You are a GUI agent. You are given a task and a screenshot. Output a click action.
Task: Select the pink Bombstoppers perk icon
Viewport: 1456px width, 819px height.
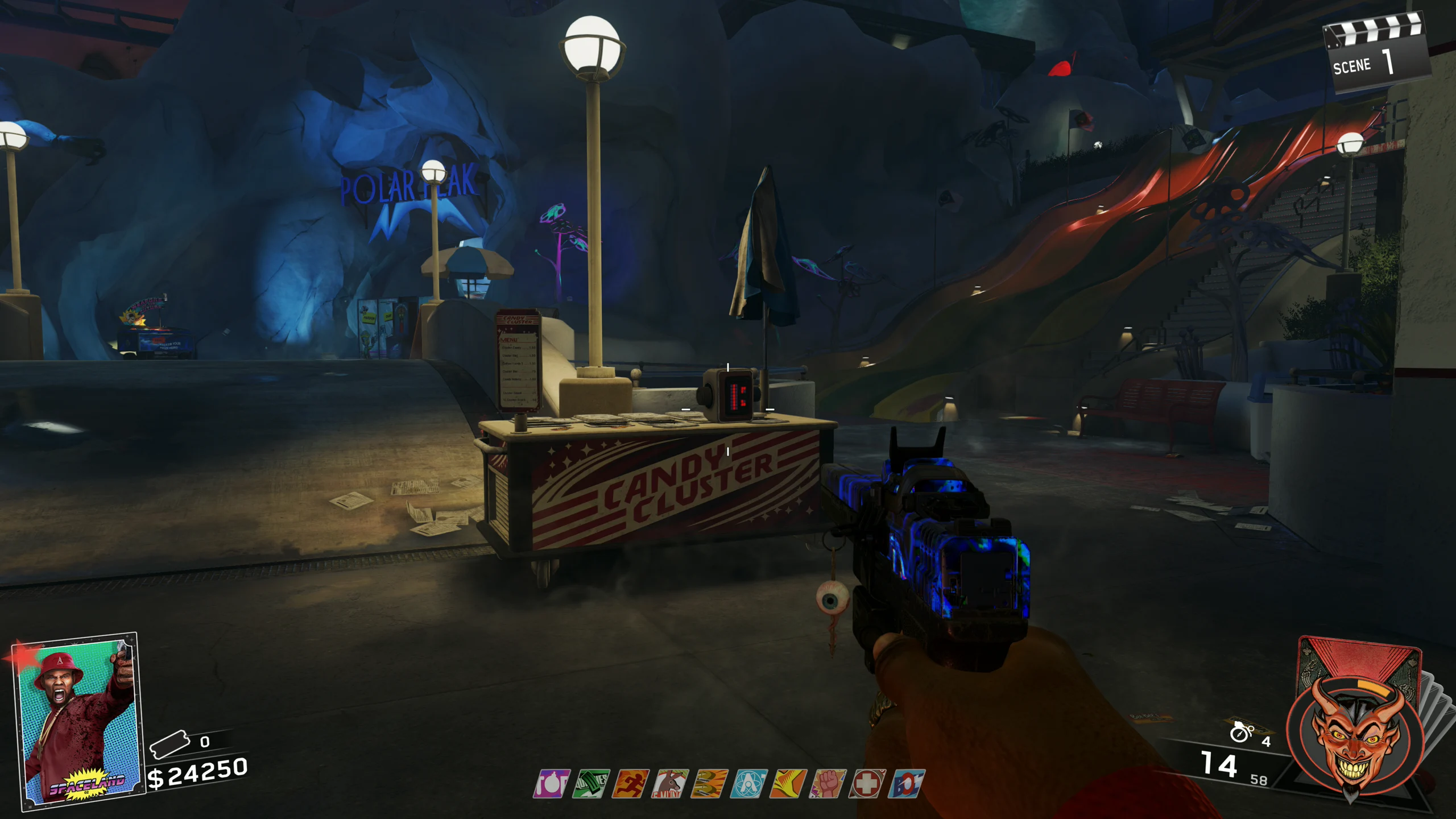pos(551,784)
